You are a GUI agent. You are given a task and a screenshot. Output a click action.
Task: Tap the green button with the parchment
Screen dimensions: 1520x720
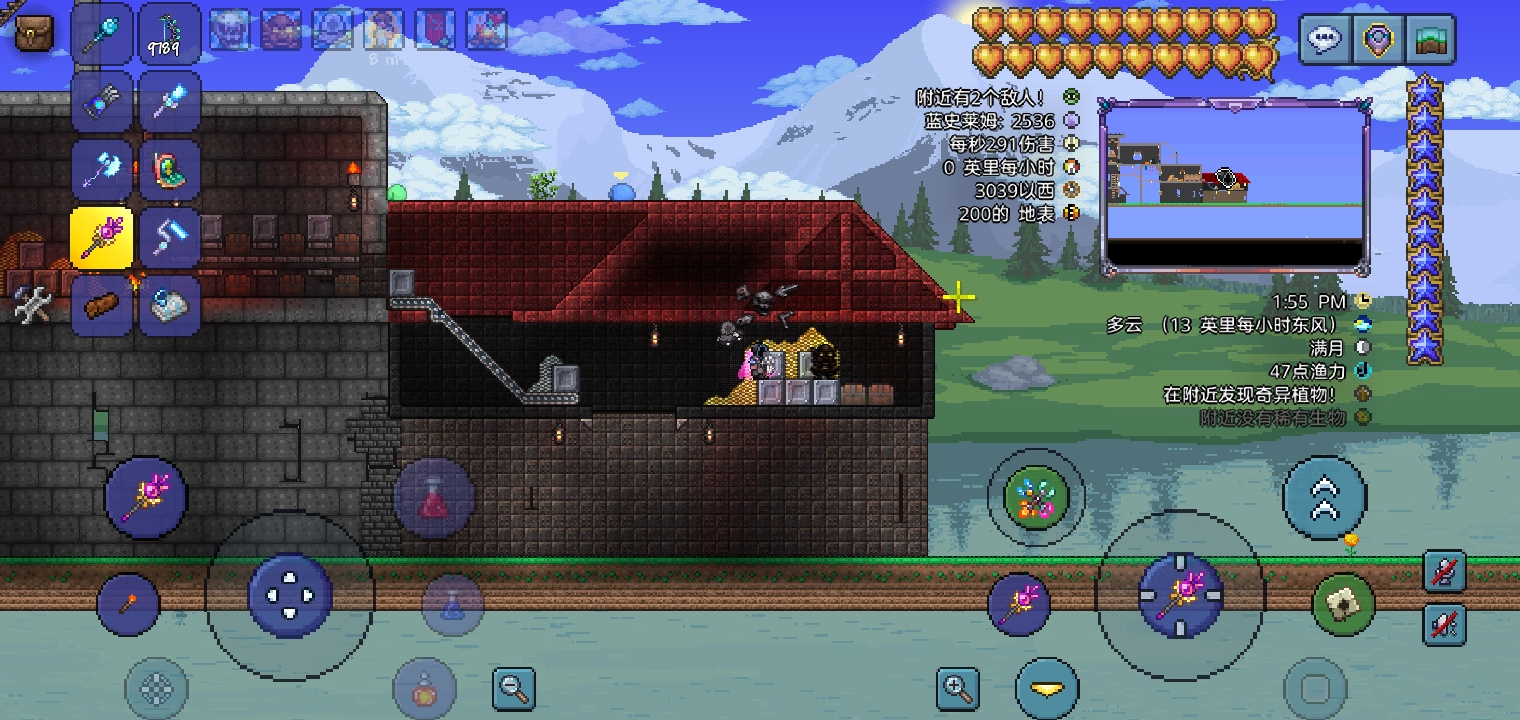point(1343,604)
